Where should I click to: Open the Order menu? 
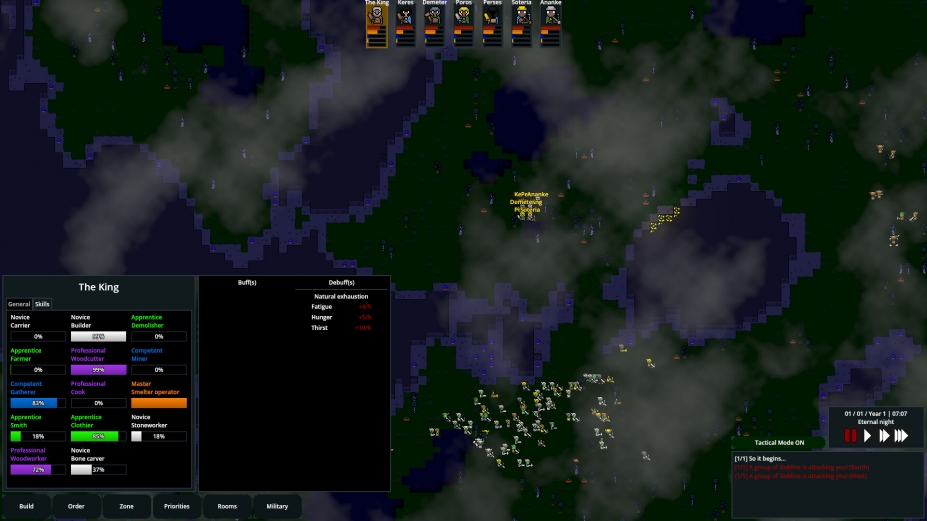(x=77, y=506)
